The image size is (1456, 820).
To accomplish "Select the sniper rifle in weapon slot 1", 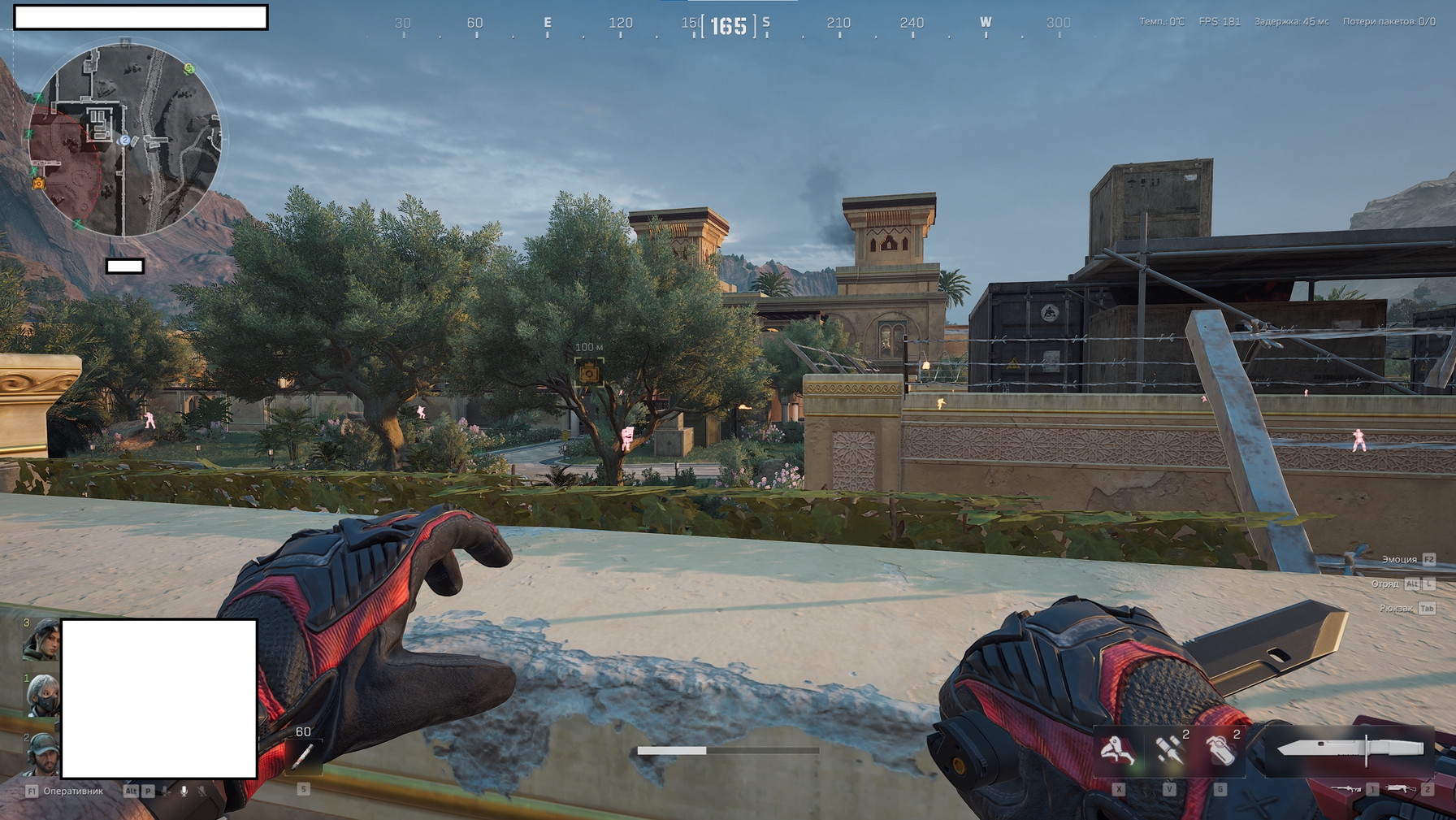I will point(1347,789).
